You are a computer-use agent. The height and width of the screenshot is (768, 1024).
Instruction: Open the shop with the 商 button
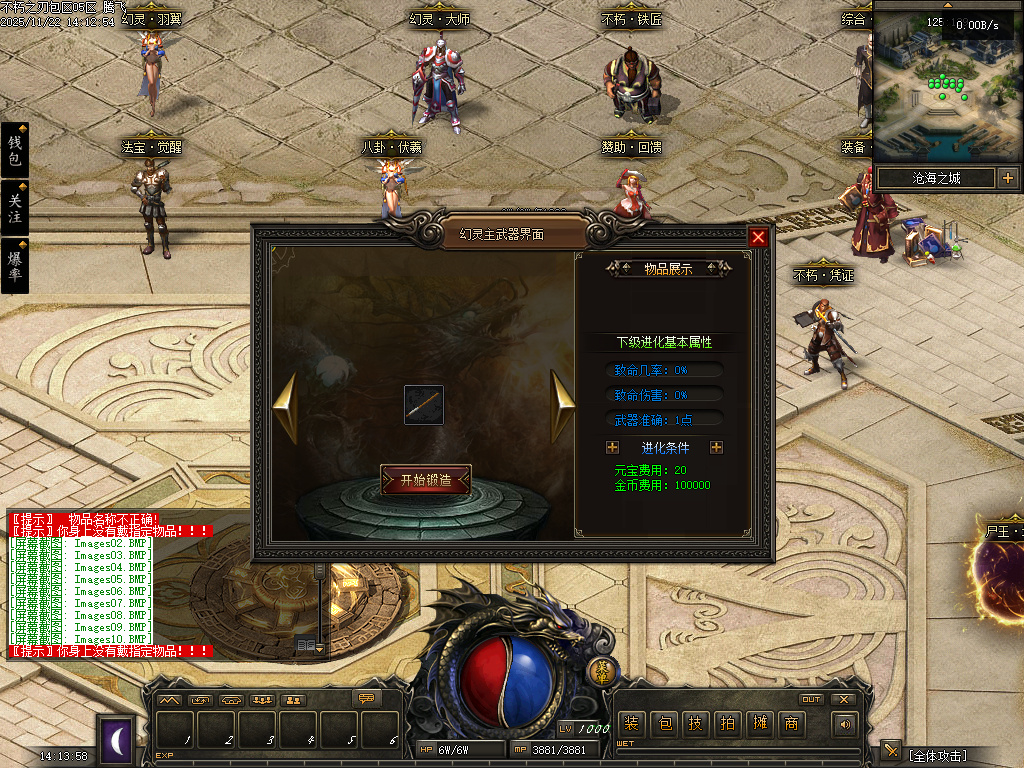(x=791, y=723)
